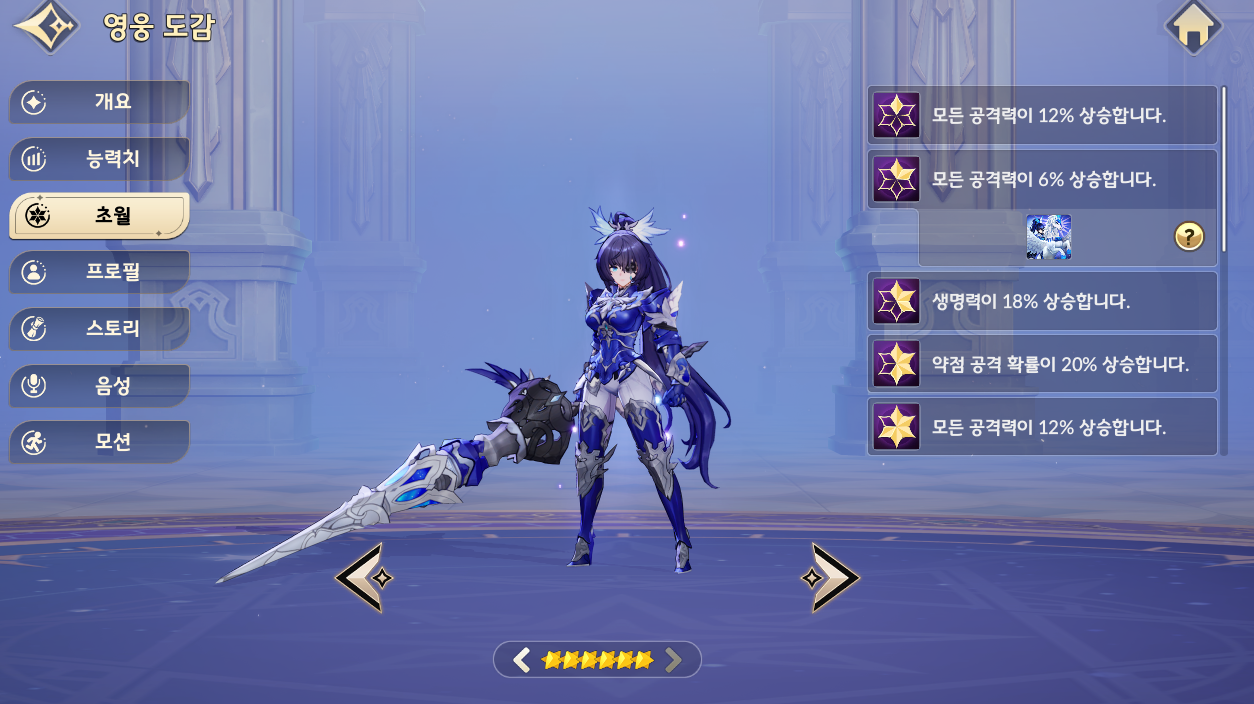Image resolution: width=1254 pixels, height=704 pixels.
Task: View the 모션 motion tab
Action: coord(99,442)
